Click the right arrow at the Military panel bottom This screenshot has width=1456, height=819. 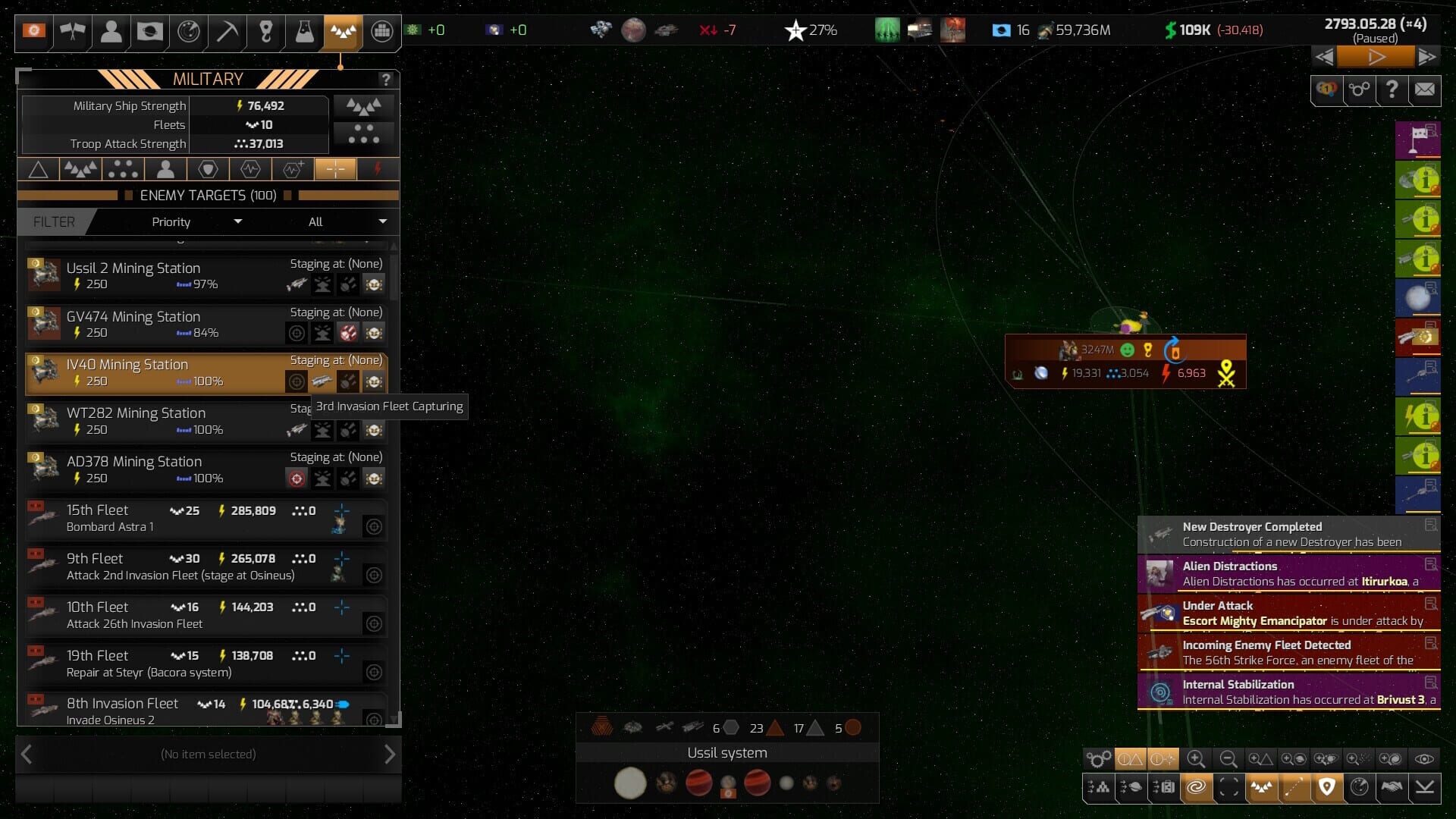(391, 754)
